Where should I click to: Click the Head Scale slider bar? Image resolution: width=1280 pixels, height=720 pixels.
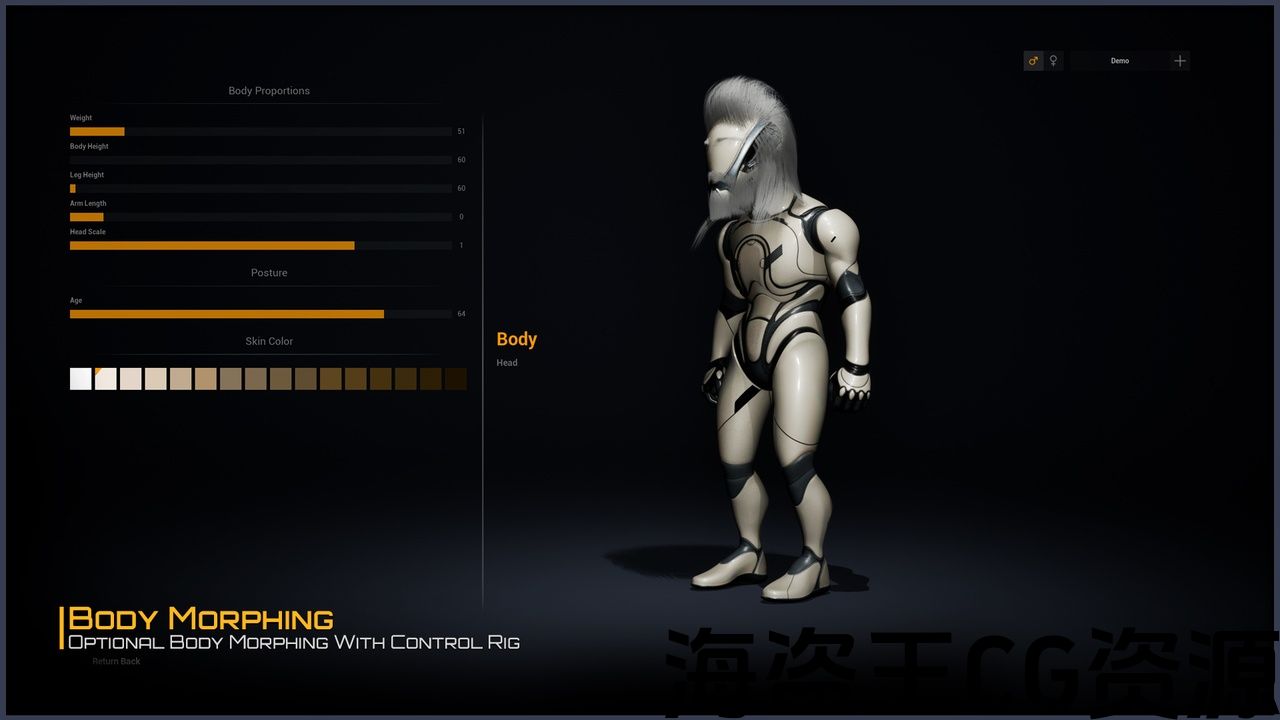point(260,245)
